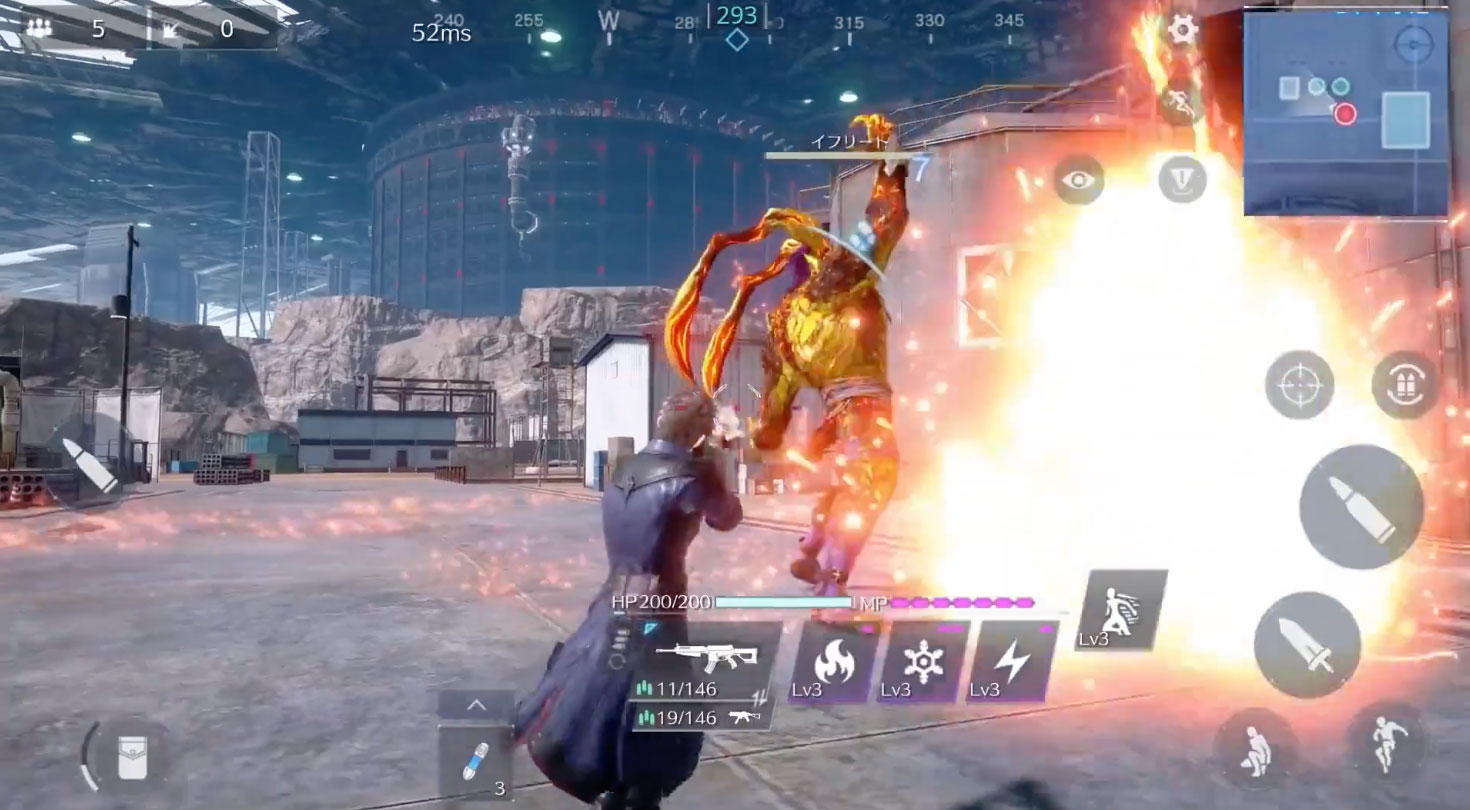The image size is (1470, 810).
Task: Open the settings gear
Action: pos(1183,29)
